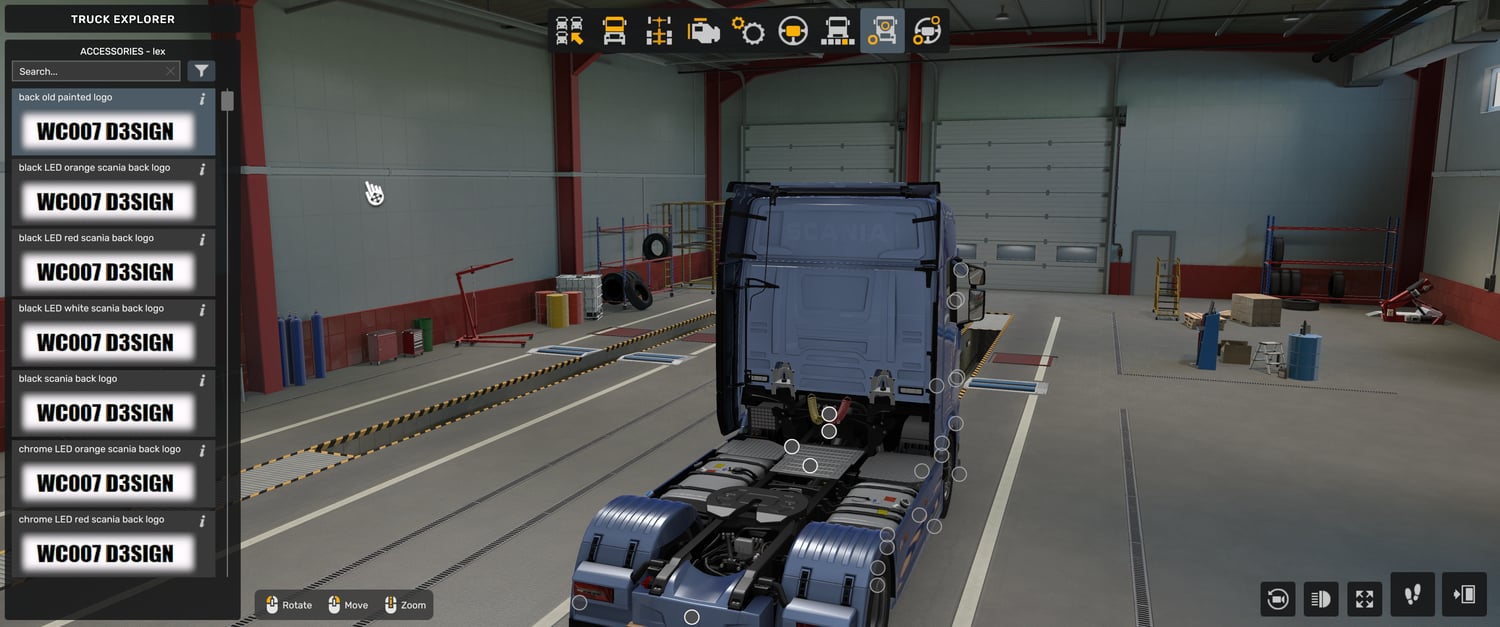
Task: Reset the camera view
Action: [x=1277, y=599]
